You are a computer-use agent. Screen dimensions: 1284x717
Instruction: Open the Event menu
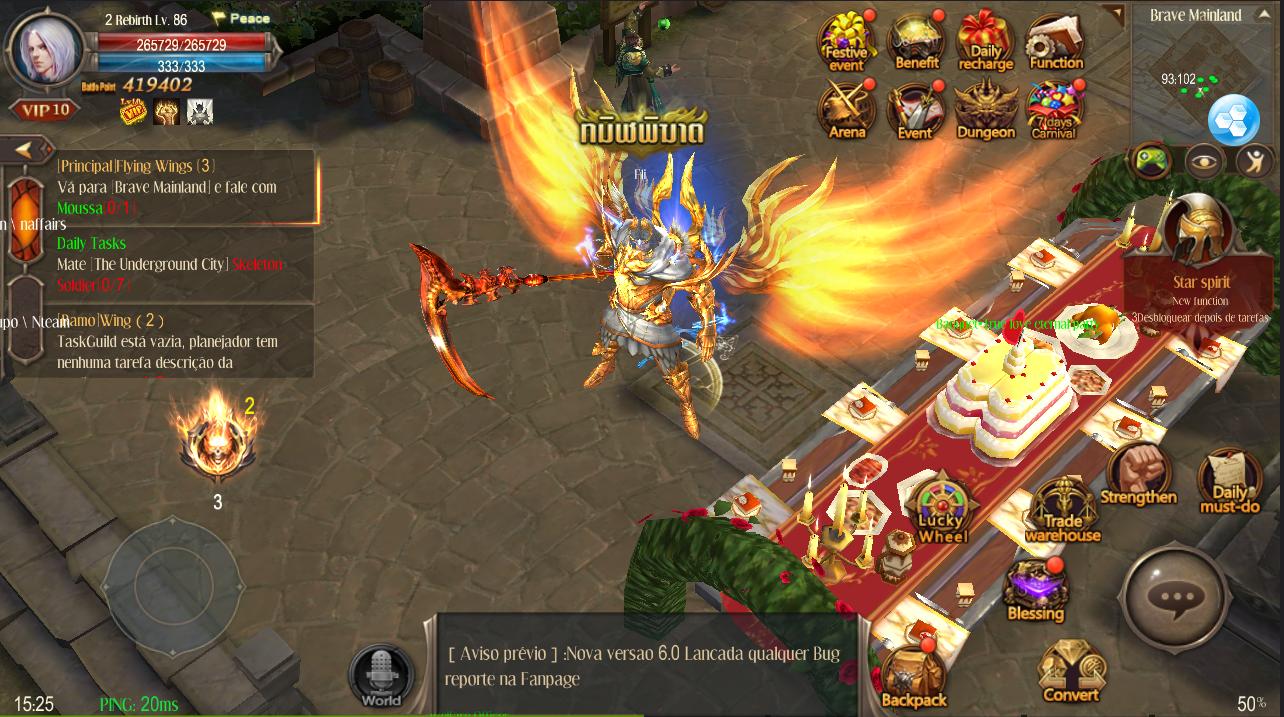pos(916,108)
